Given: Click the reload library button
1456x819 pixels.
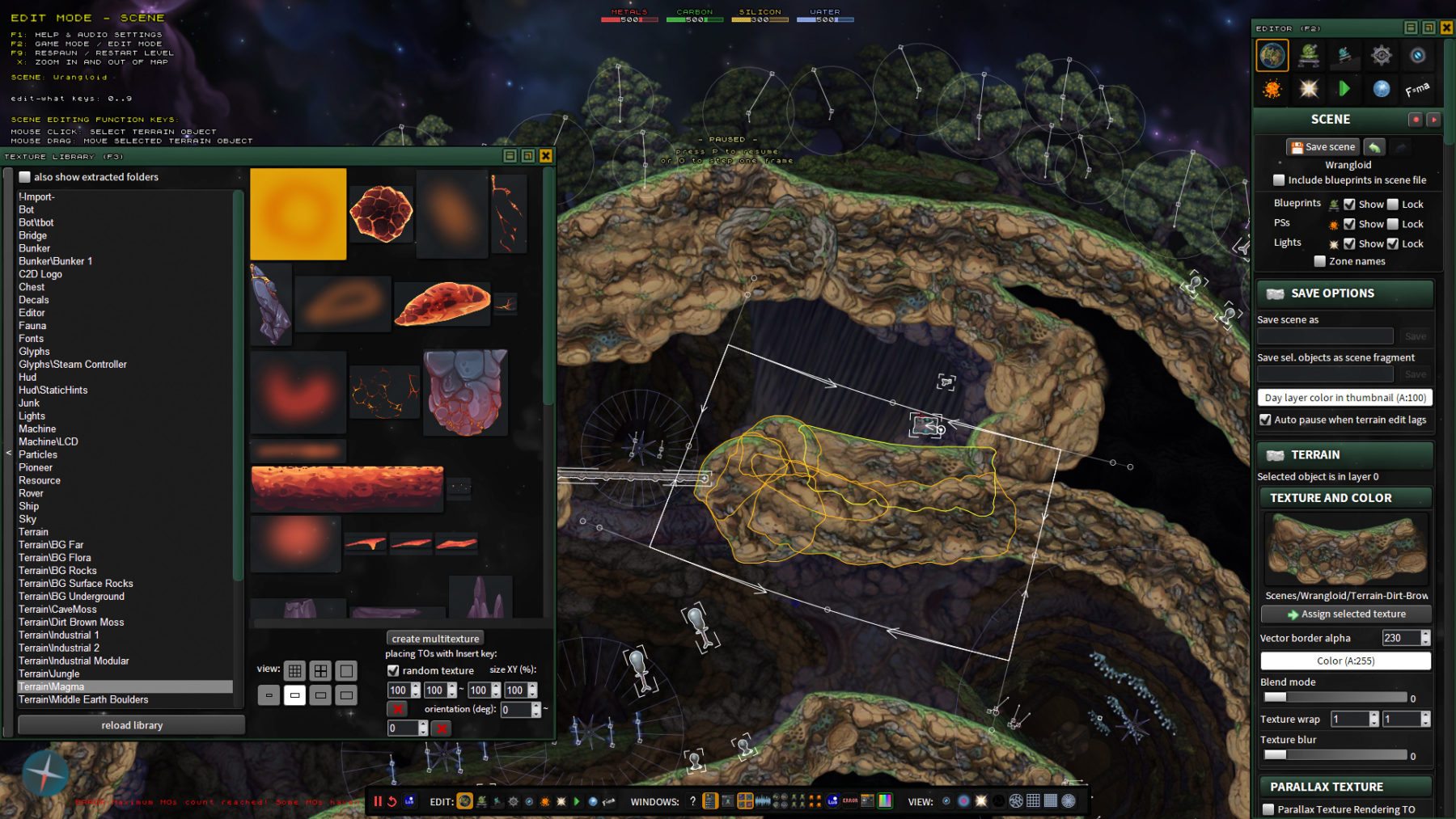Looking at the screenshot, I should point(132,725).
